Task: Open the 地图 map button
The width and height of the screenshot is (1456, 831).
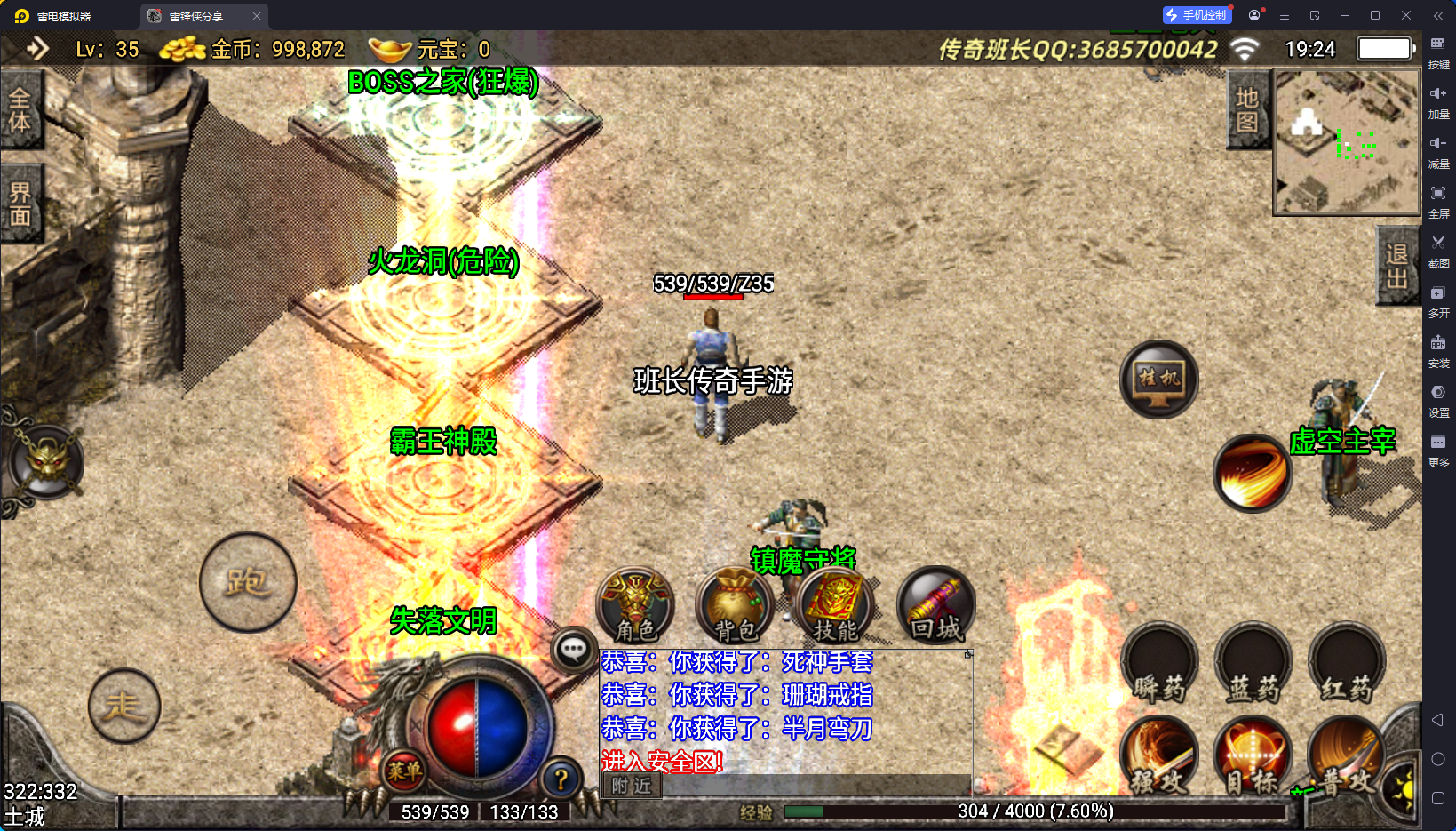Action: pyautogui.click(x=1247, y=110)
